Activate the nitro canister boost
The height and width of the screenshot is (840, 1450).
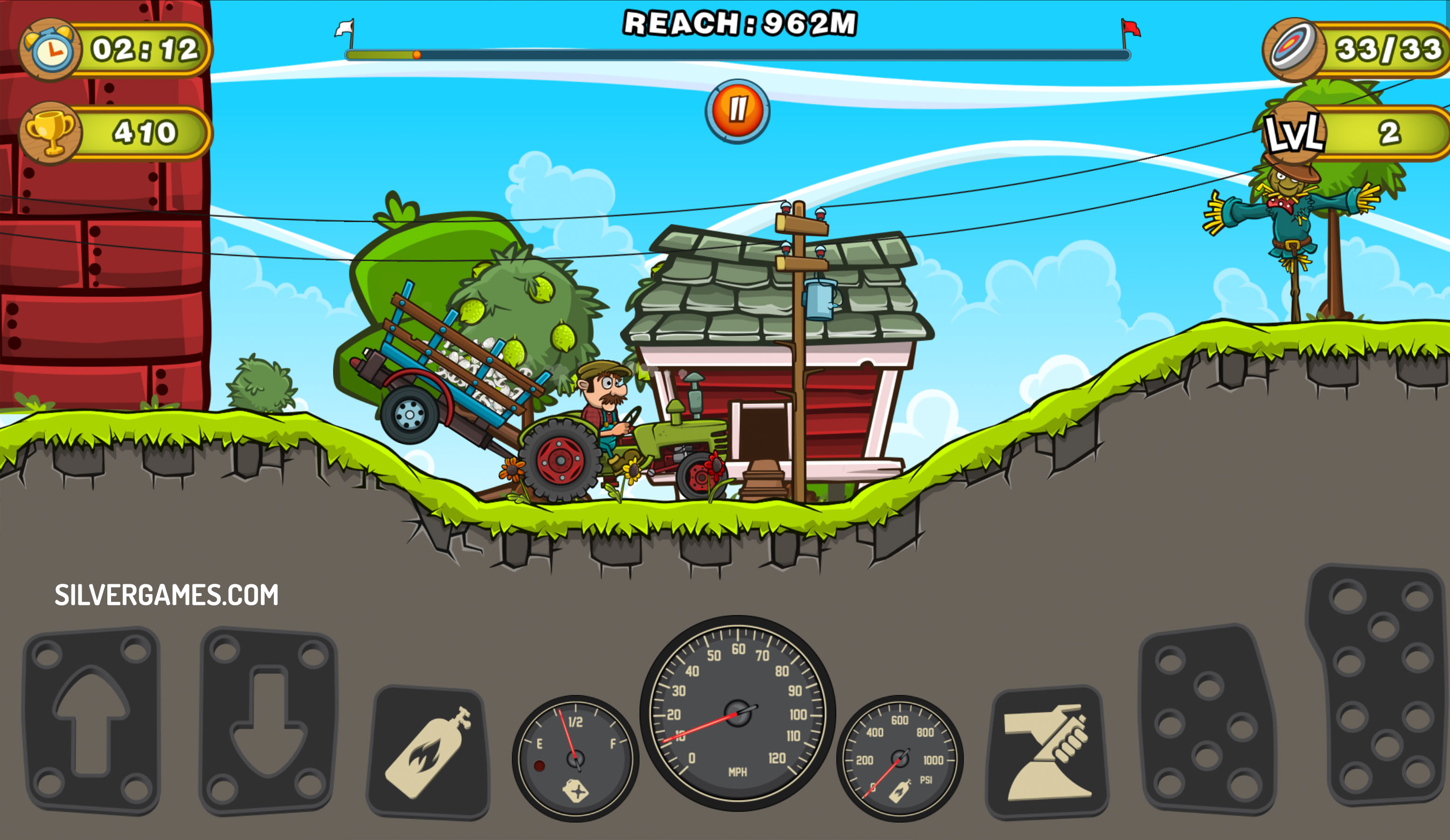429,753
